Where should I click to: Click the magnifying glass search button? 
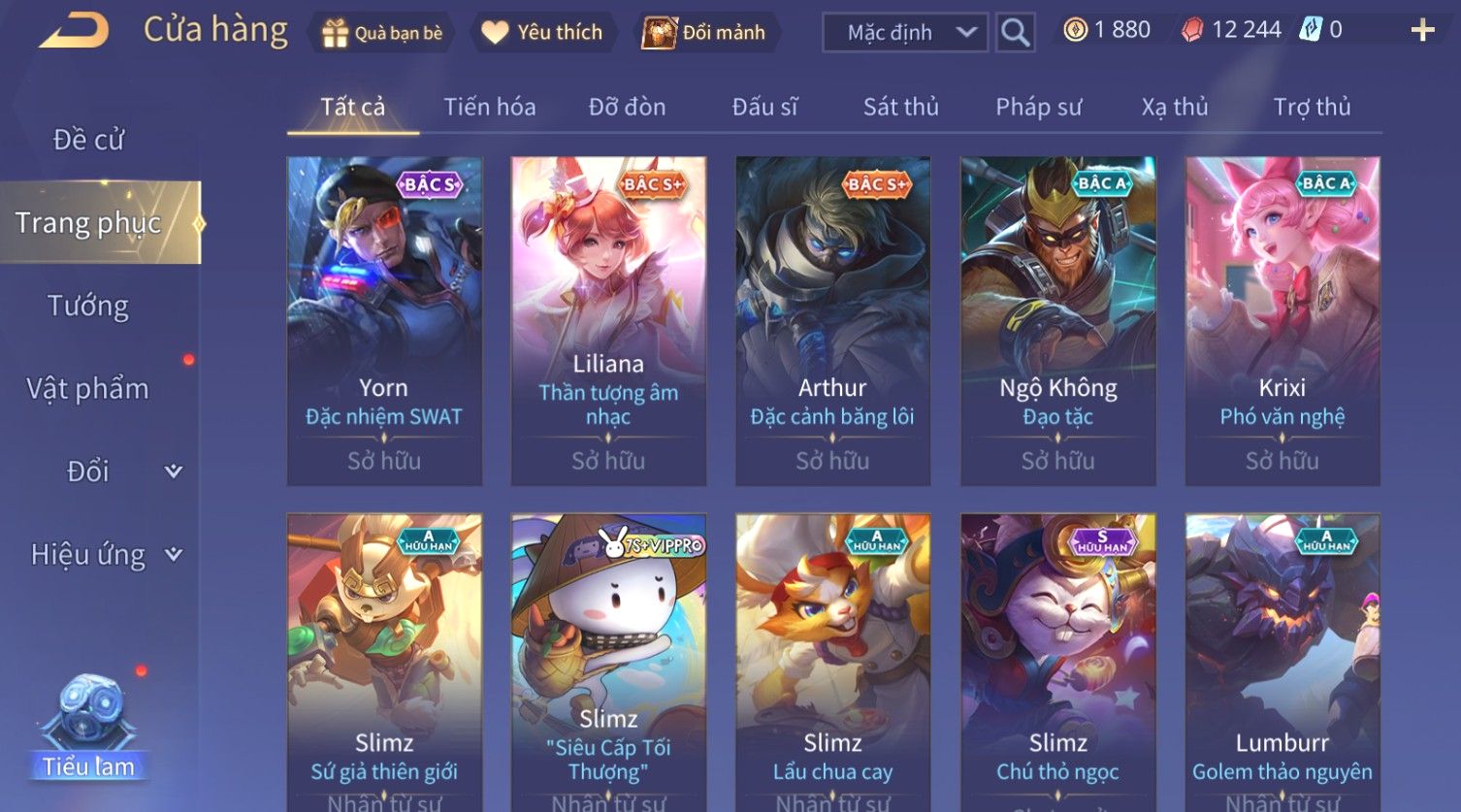[1015, 32]
